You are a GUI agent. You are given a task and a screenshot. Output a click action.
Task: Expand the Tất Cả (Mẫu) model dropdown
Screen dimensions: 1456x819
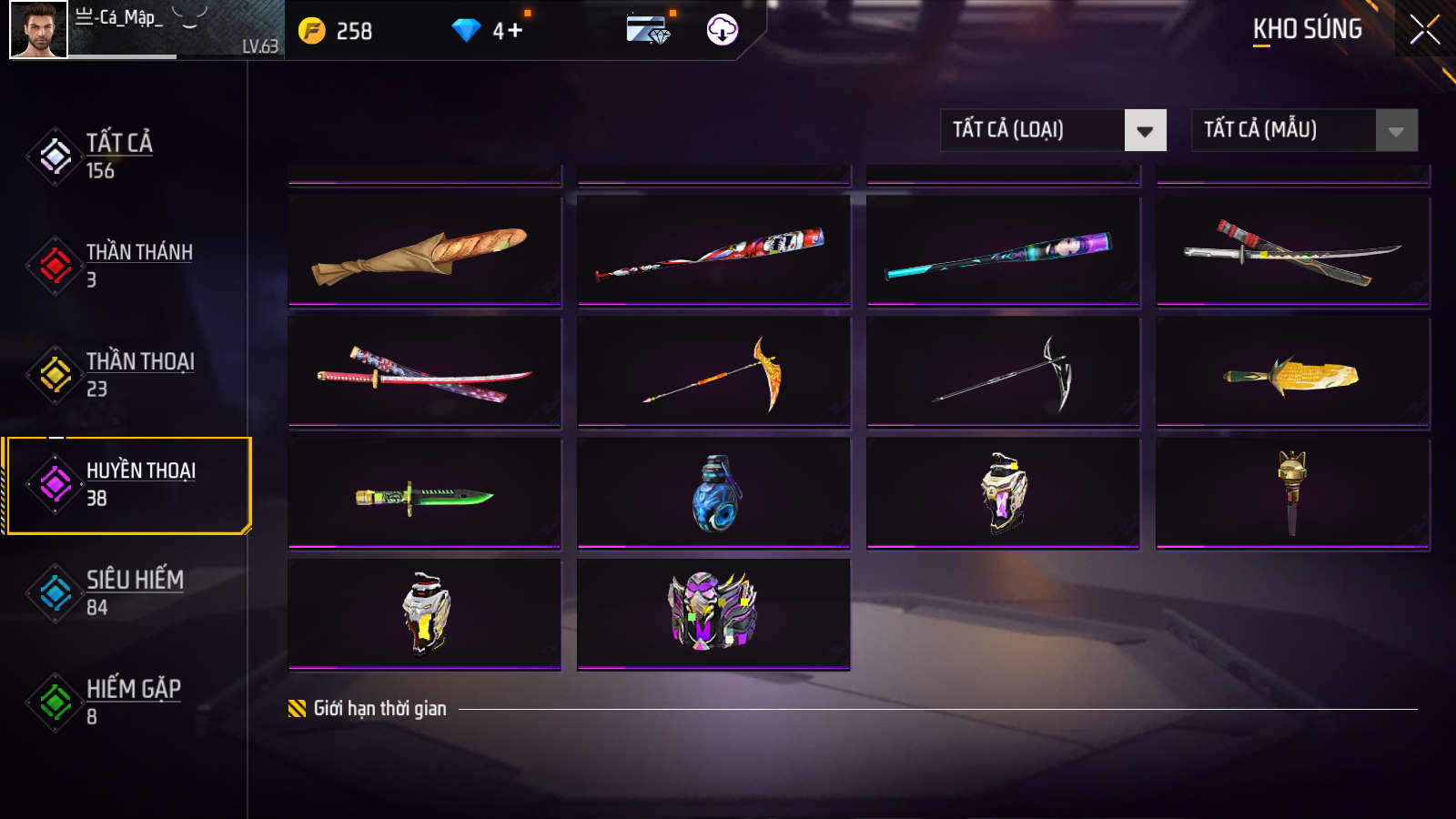1304,130
